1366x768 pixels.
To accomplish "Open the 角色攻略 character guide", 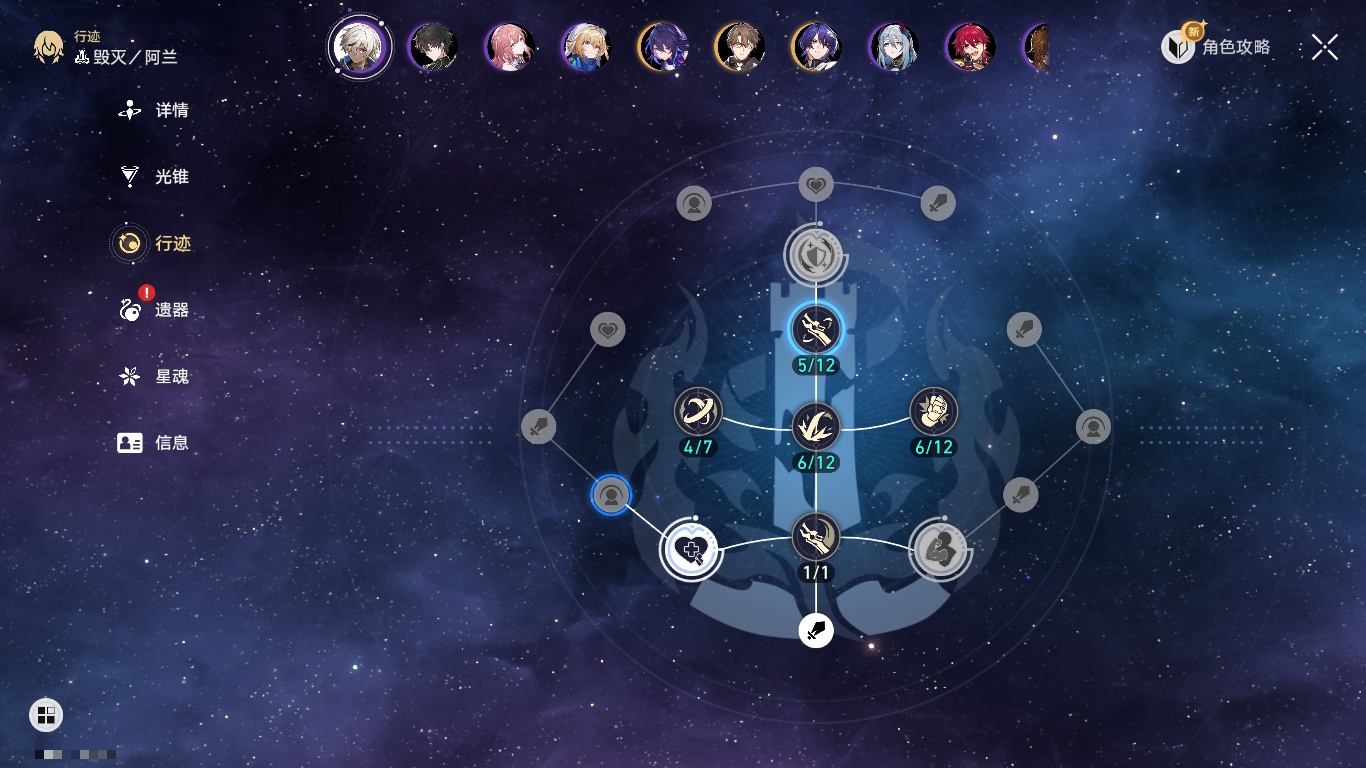I will 1217,46.
